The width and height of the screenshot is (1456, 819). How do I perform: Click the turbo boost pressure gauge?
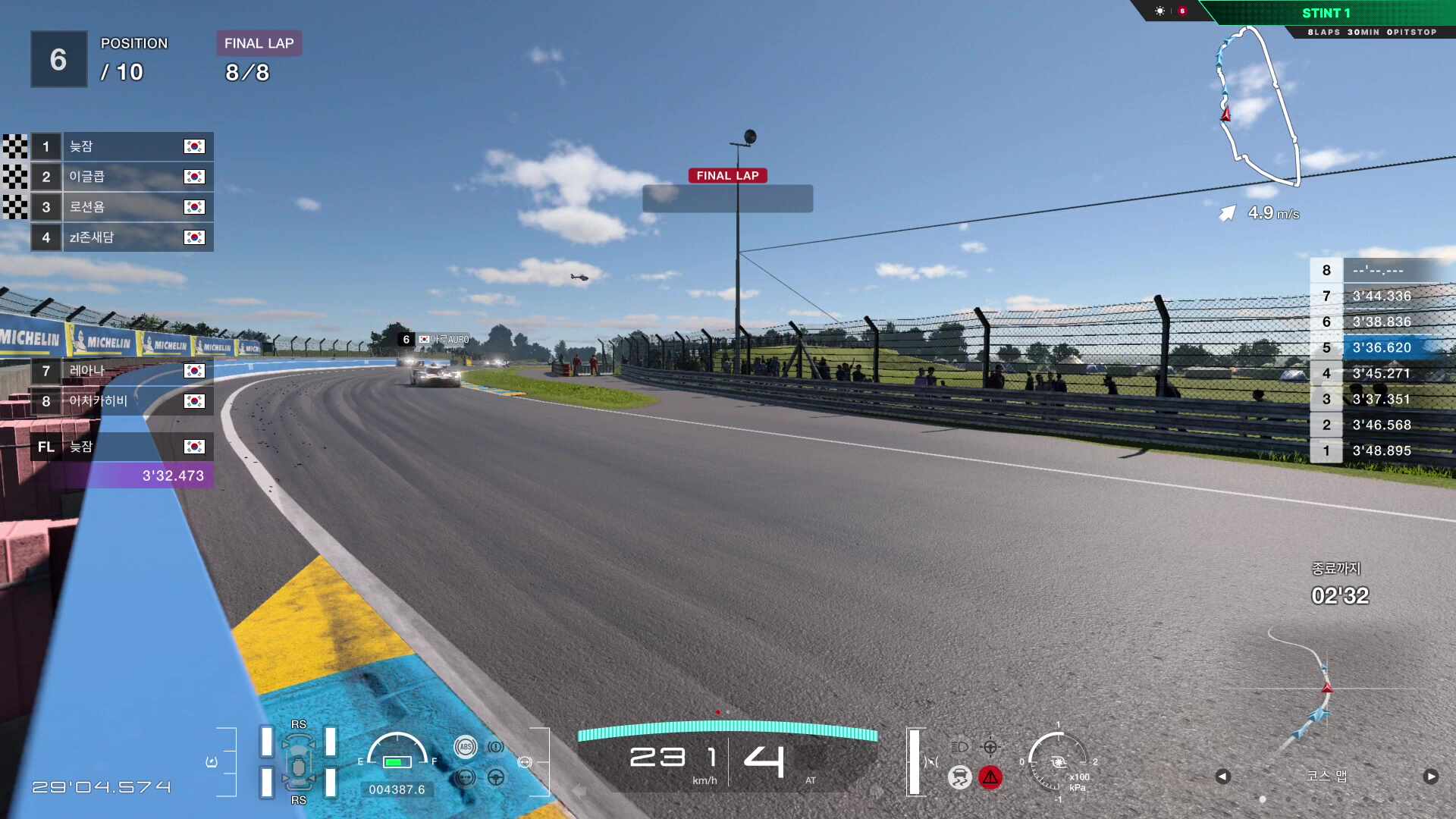coord(1058,762)
